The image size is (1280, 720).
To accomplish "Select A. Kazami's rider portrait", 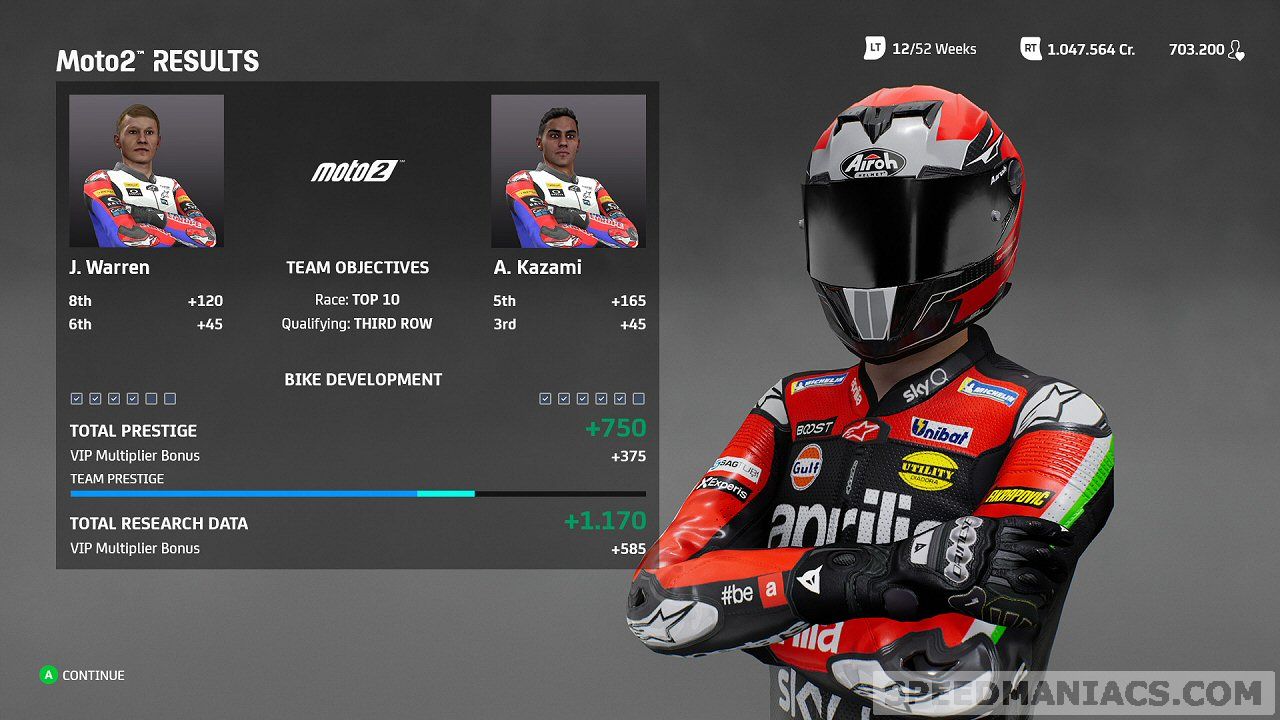I will pyautogui.click(x=568, y=171).
